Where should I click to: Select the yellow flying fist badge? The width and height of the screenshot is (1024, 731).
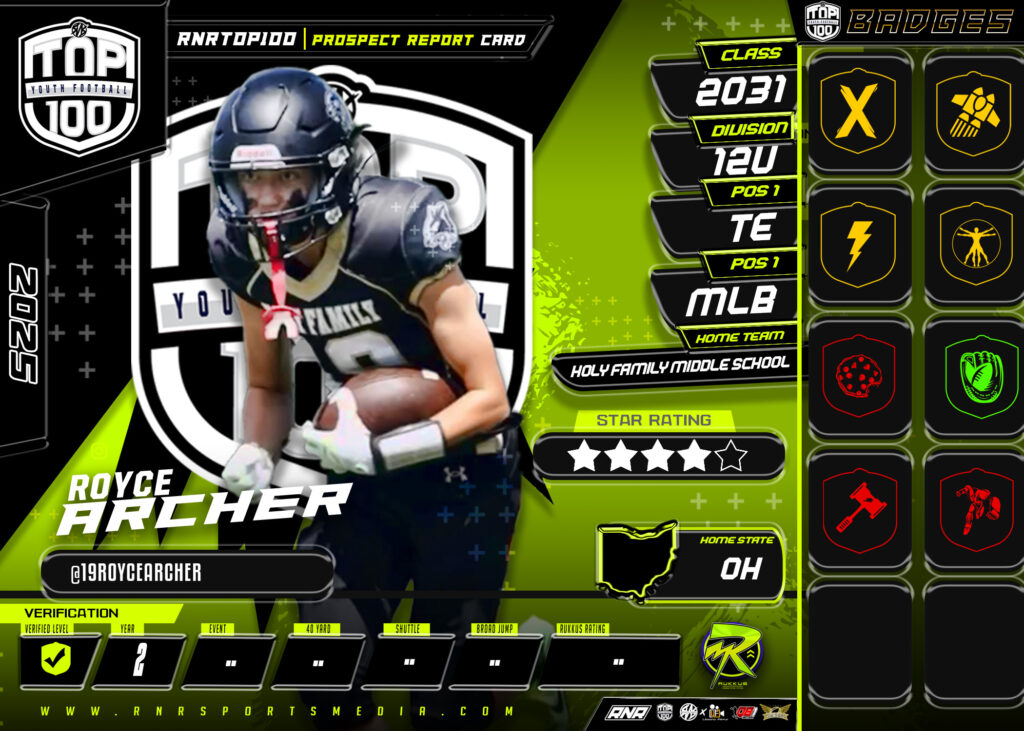pos(972,111)
